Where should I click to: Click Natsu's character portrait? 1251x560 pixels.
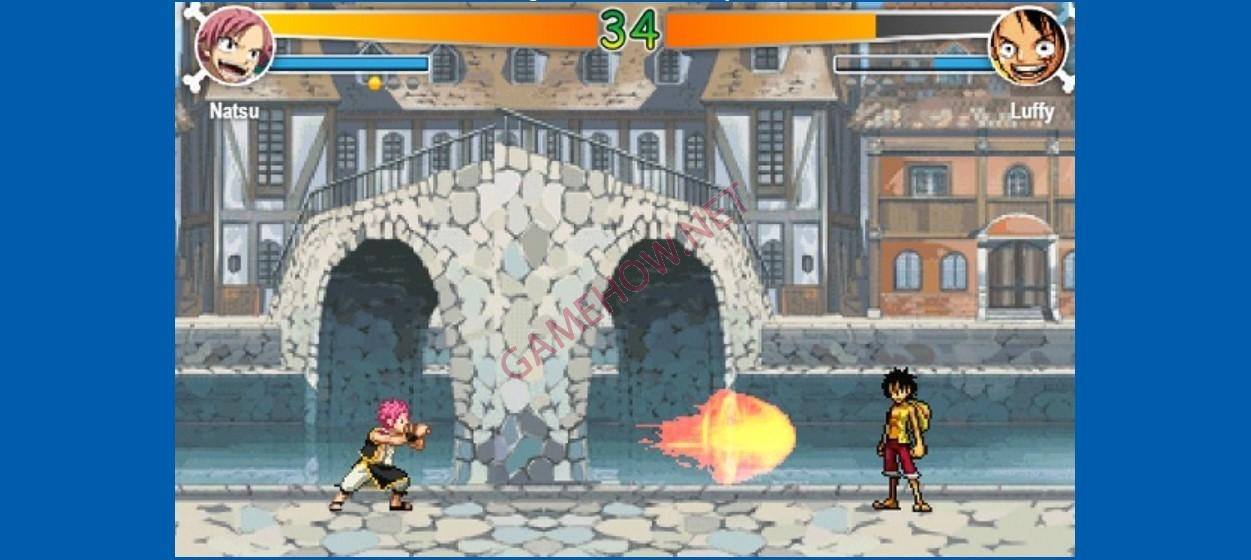pos(234,46)
